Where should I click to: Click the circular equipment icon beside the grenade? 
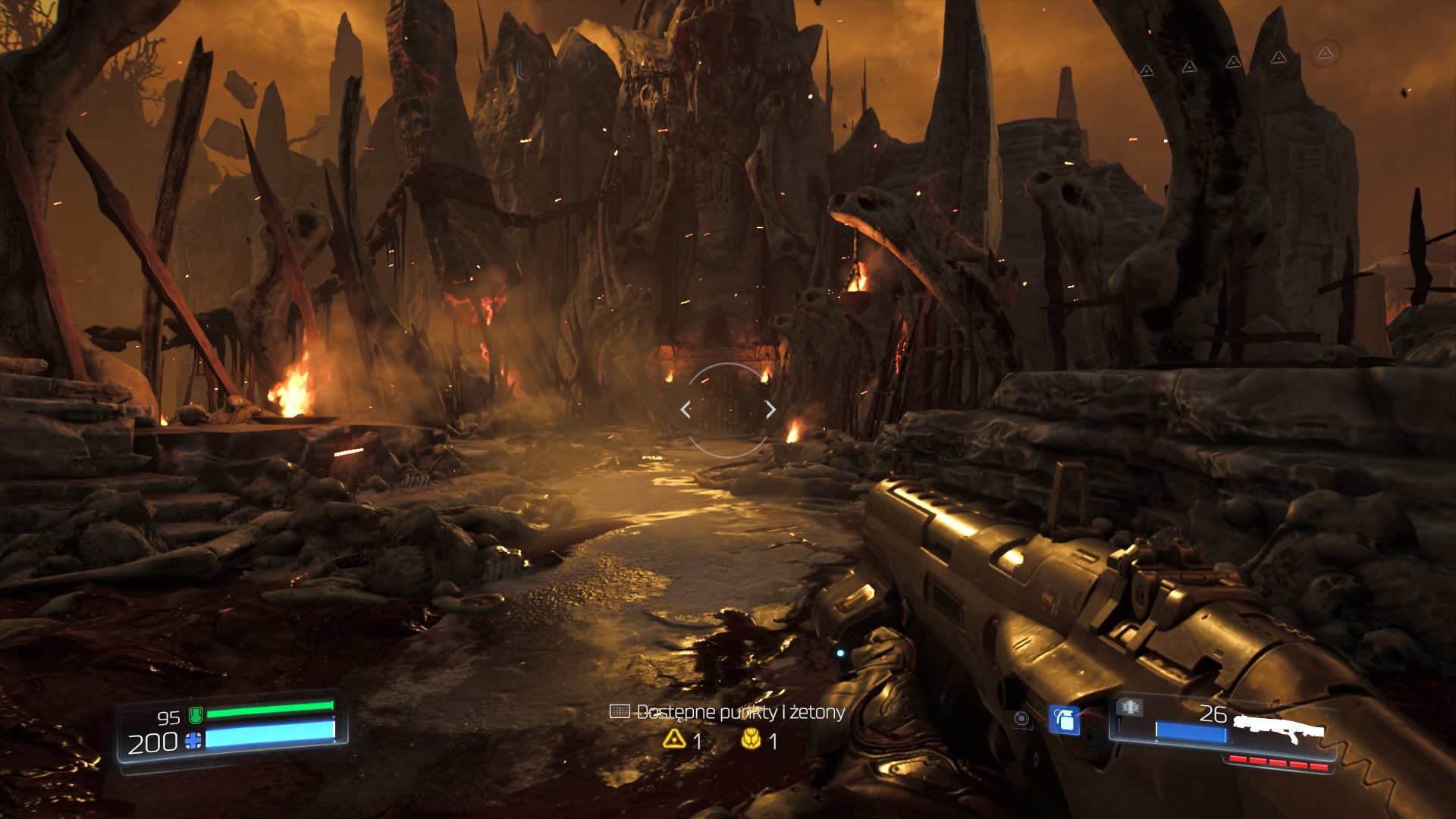[1021, 719]
